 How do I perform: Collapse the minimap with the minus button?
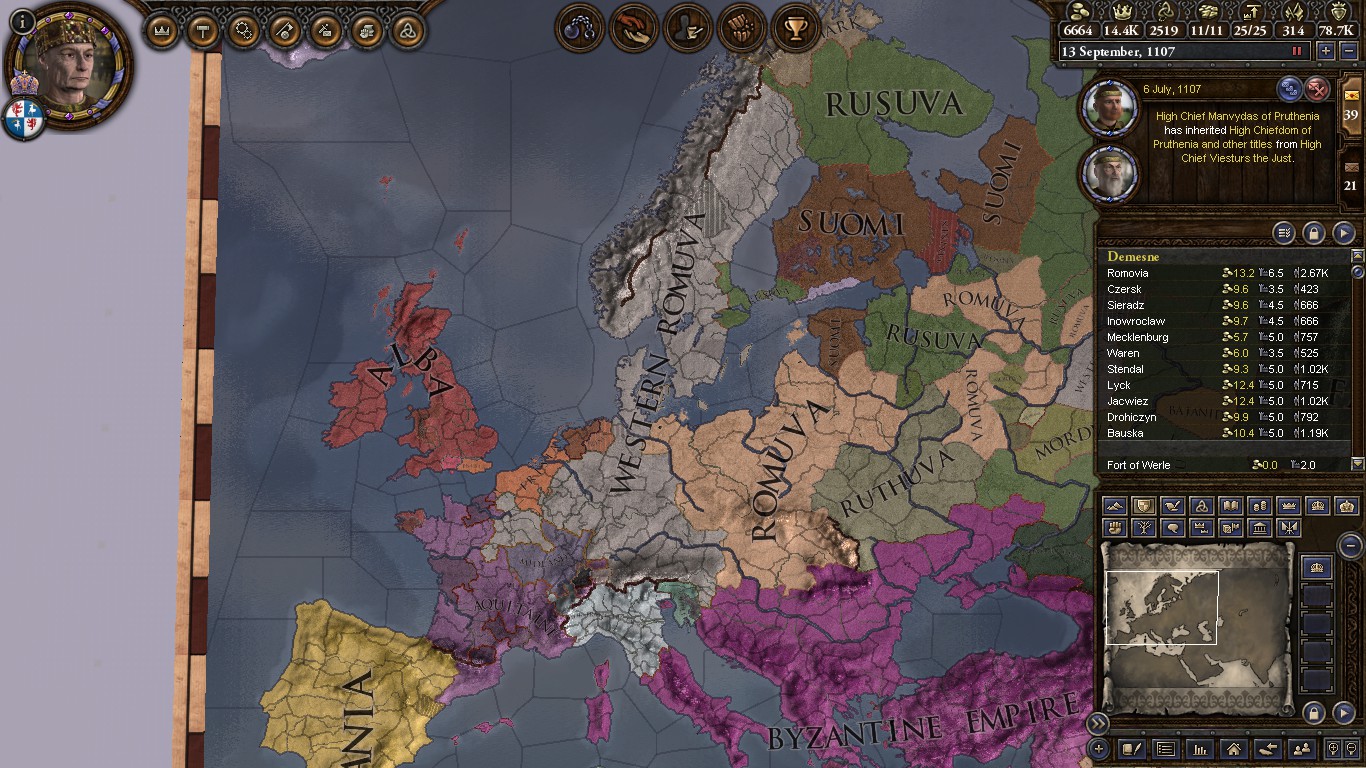click(1352, 547)
